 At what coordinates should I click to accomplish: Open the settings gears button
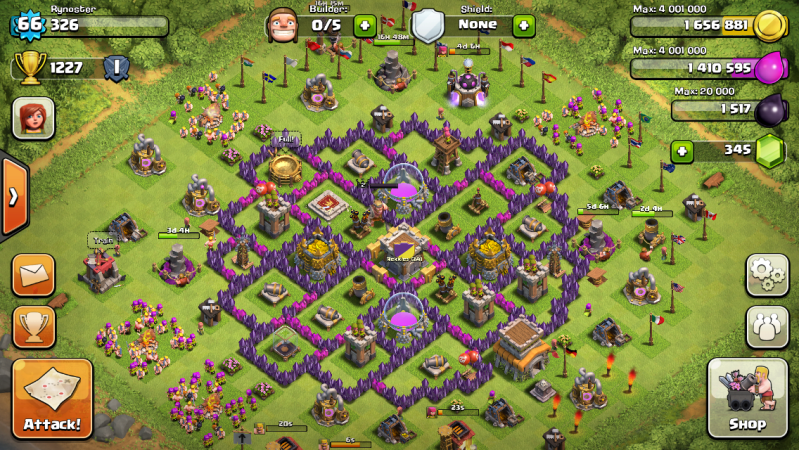[767, 274]
